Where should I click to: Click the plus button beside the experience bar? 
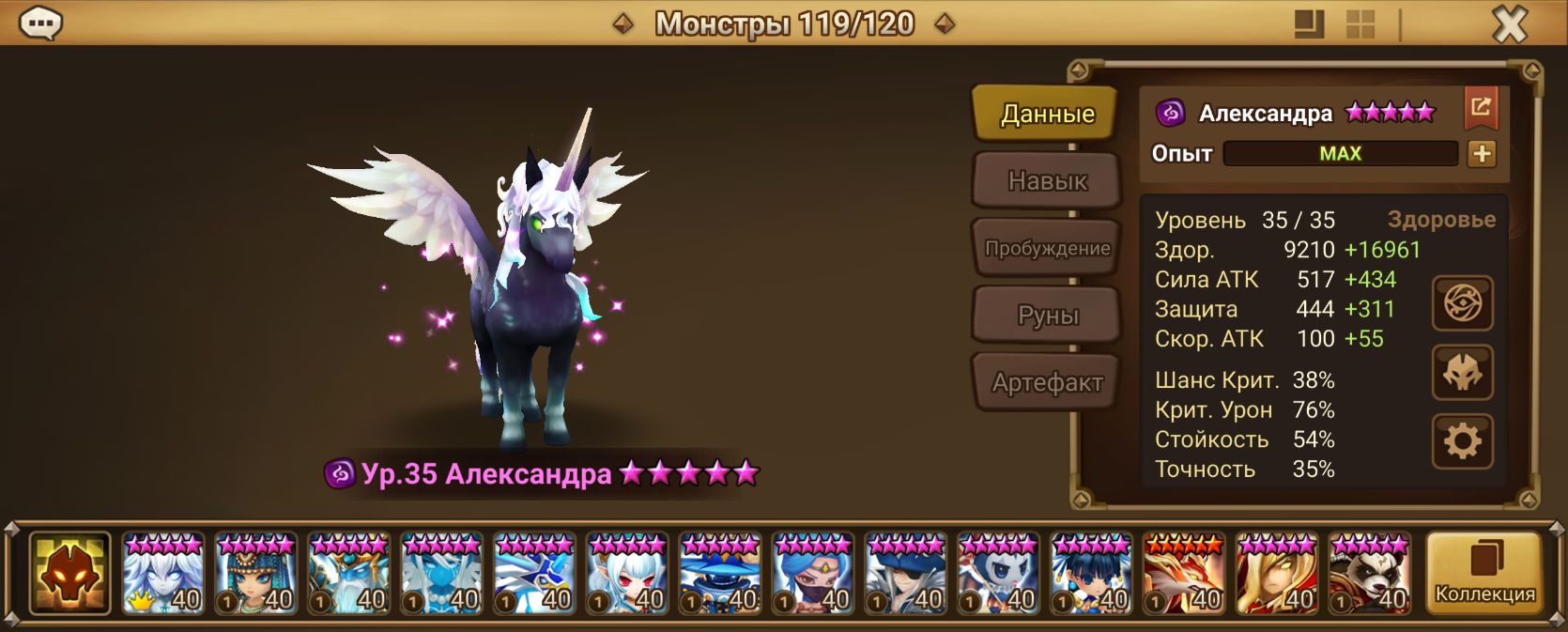pyautogui.click(x=1482, y=153)
